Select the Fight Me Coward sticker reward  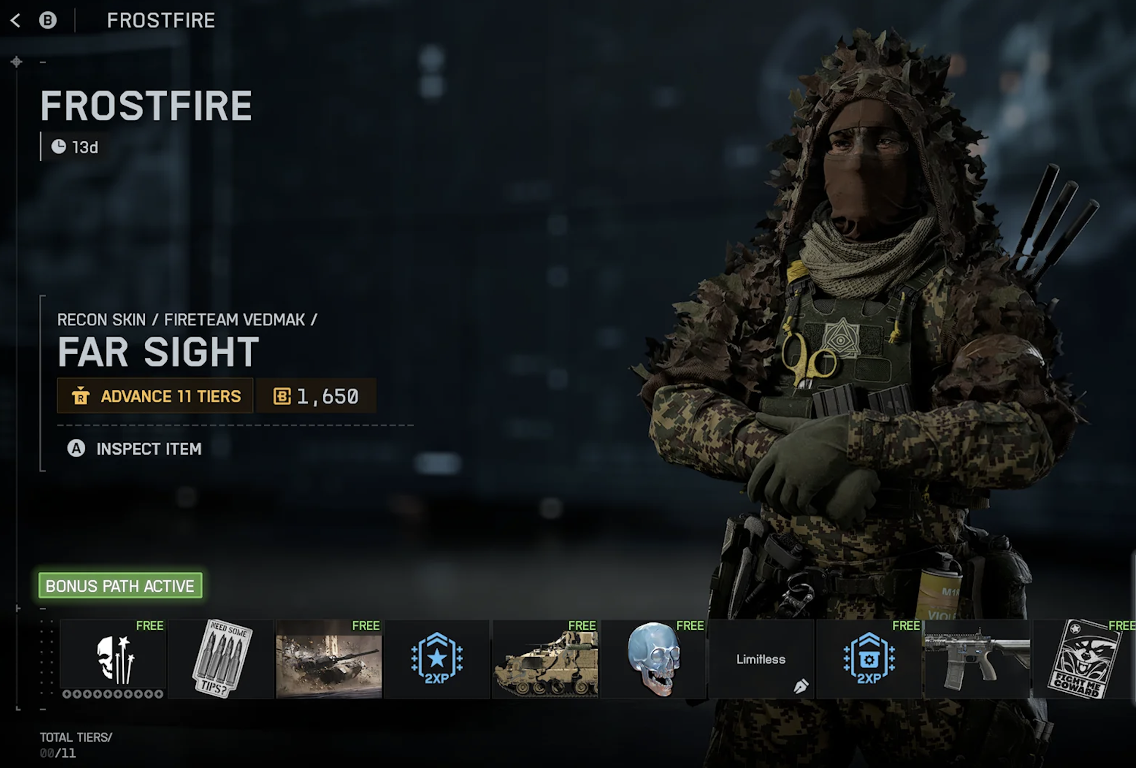tap(1084, 659)
